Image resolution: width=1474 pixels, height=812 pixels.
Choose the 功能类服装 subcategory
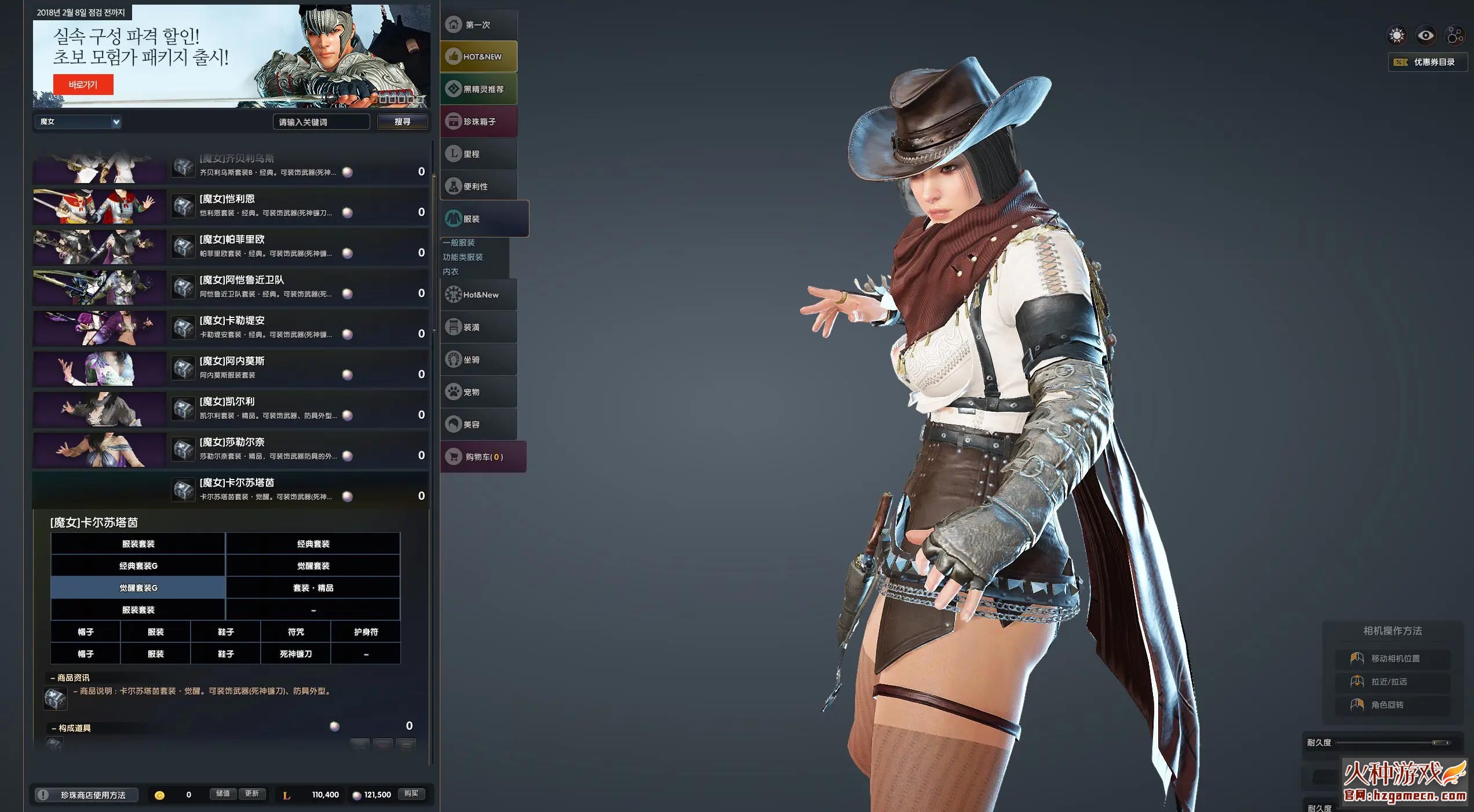[x=463, y=257]
